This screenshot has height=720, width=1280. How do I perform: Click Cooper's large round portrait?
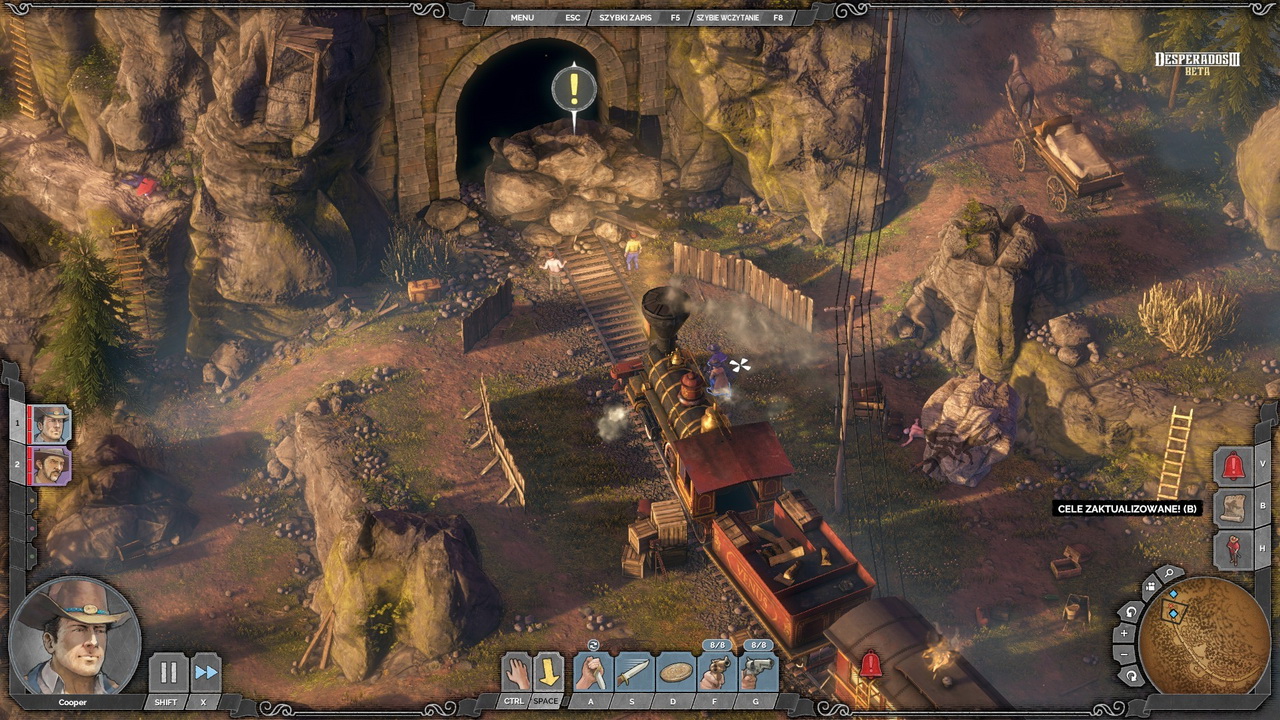[75, 636]
